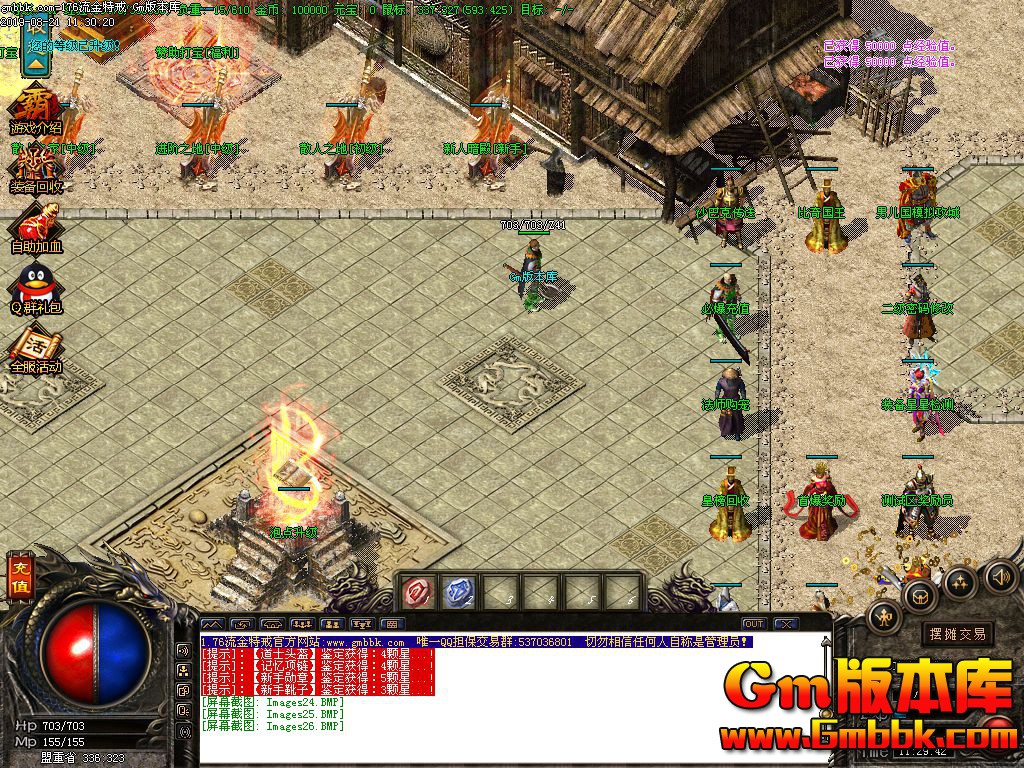Open the 装备回收 equipment recycle icon
Viewport: 1024px width, 768px height.
click(x=37, y=168)
